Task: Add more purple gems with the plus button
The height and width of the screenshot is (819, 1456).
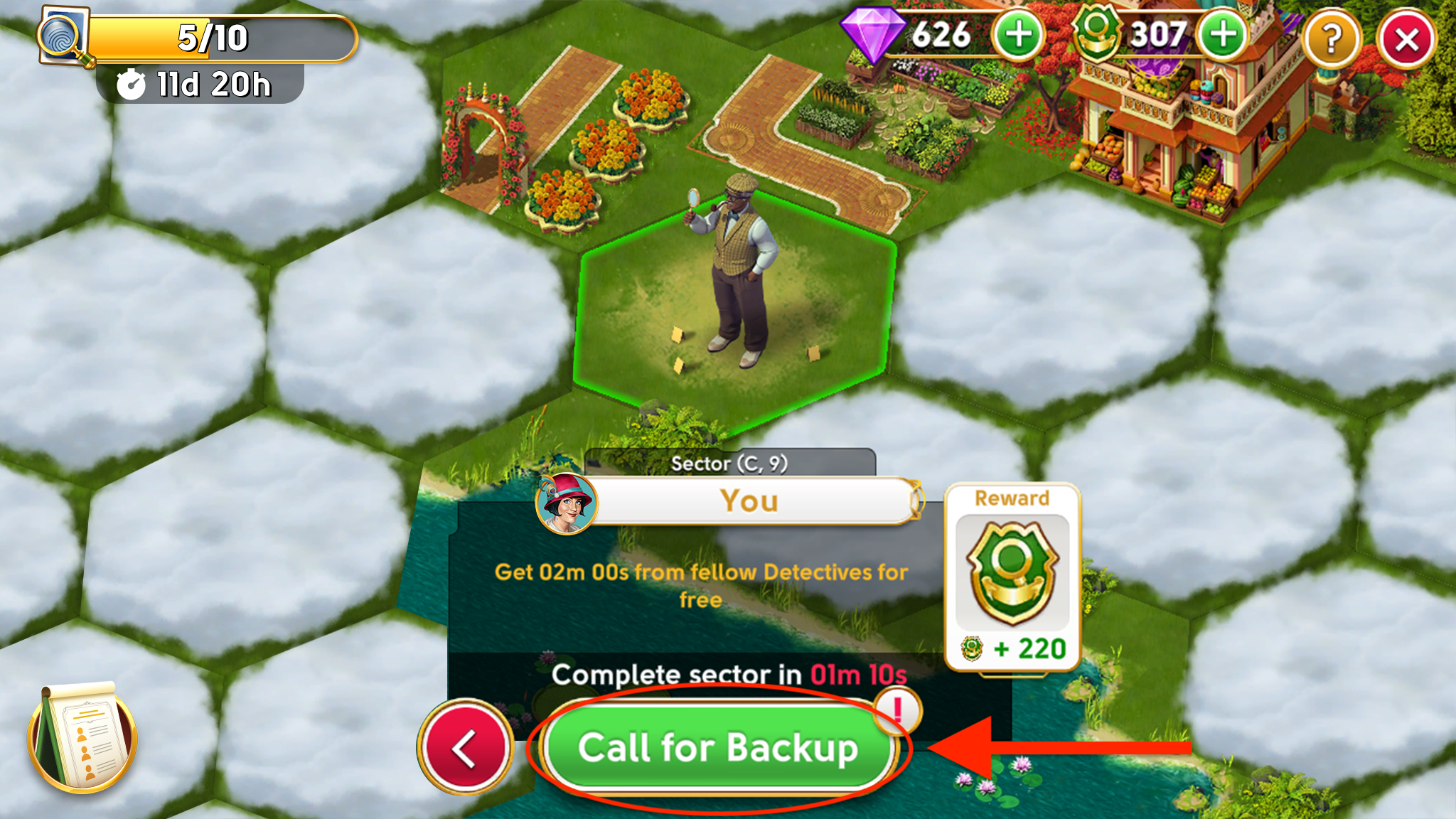Action: 1018,36
